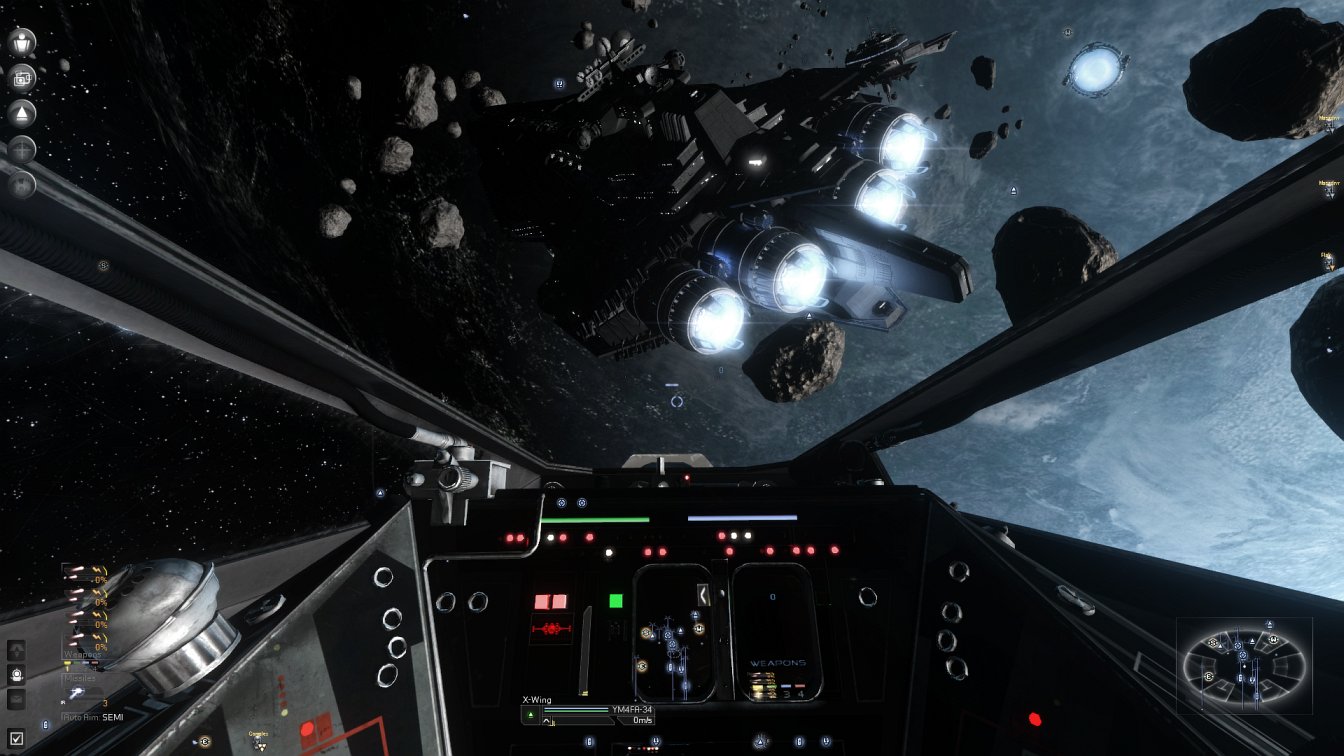The height and width of the screenshot is (756, 1344).
Task: Open the pilot menu icon
Action: point(22,42)
